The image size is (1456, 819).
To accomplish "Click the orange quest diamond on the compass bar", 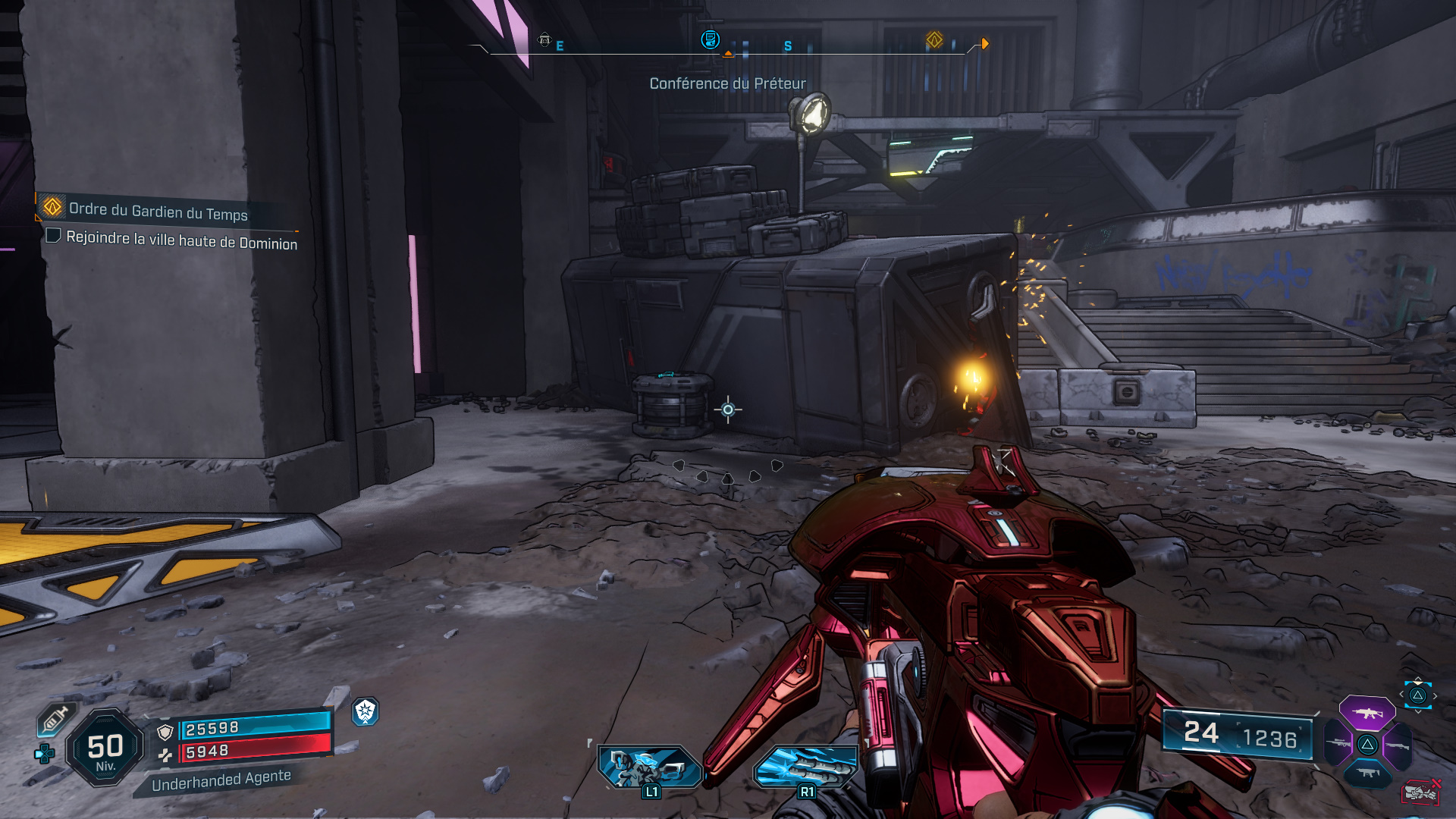I will point(934,39).
